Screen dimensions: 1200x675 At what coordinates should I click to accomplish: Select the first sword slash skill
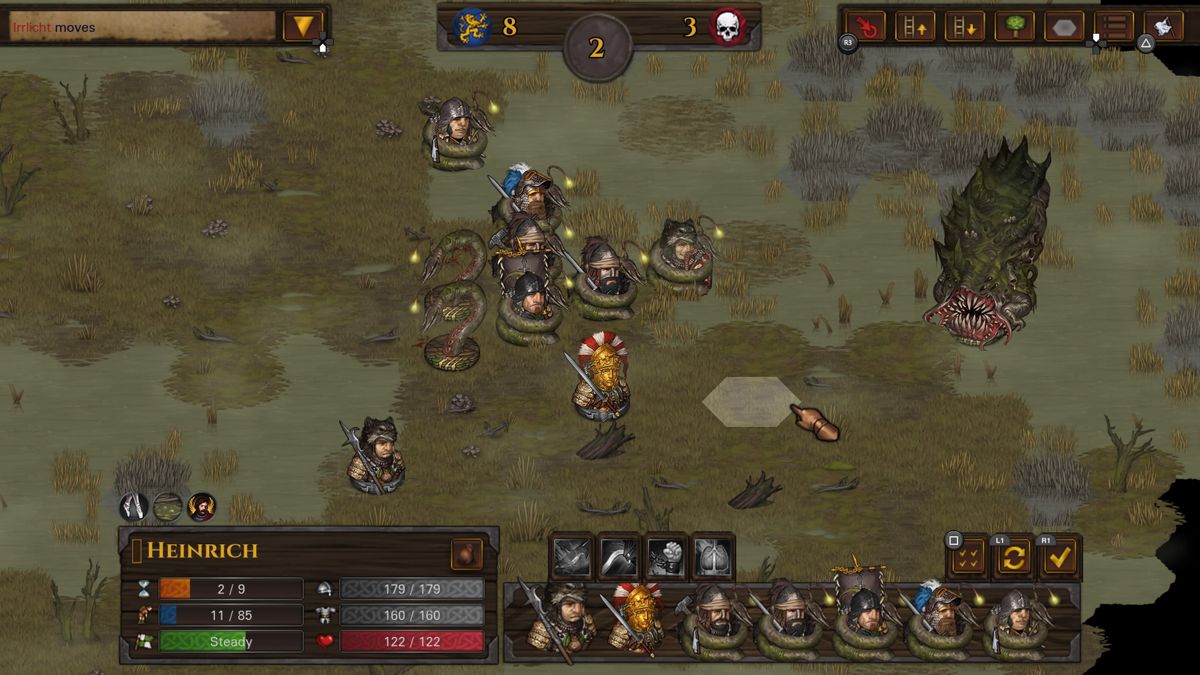pos(573,557)
